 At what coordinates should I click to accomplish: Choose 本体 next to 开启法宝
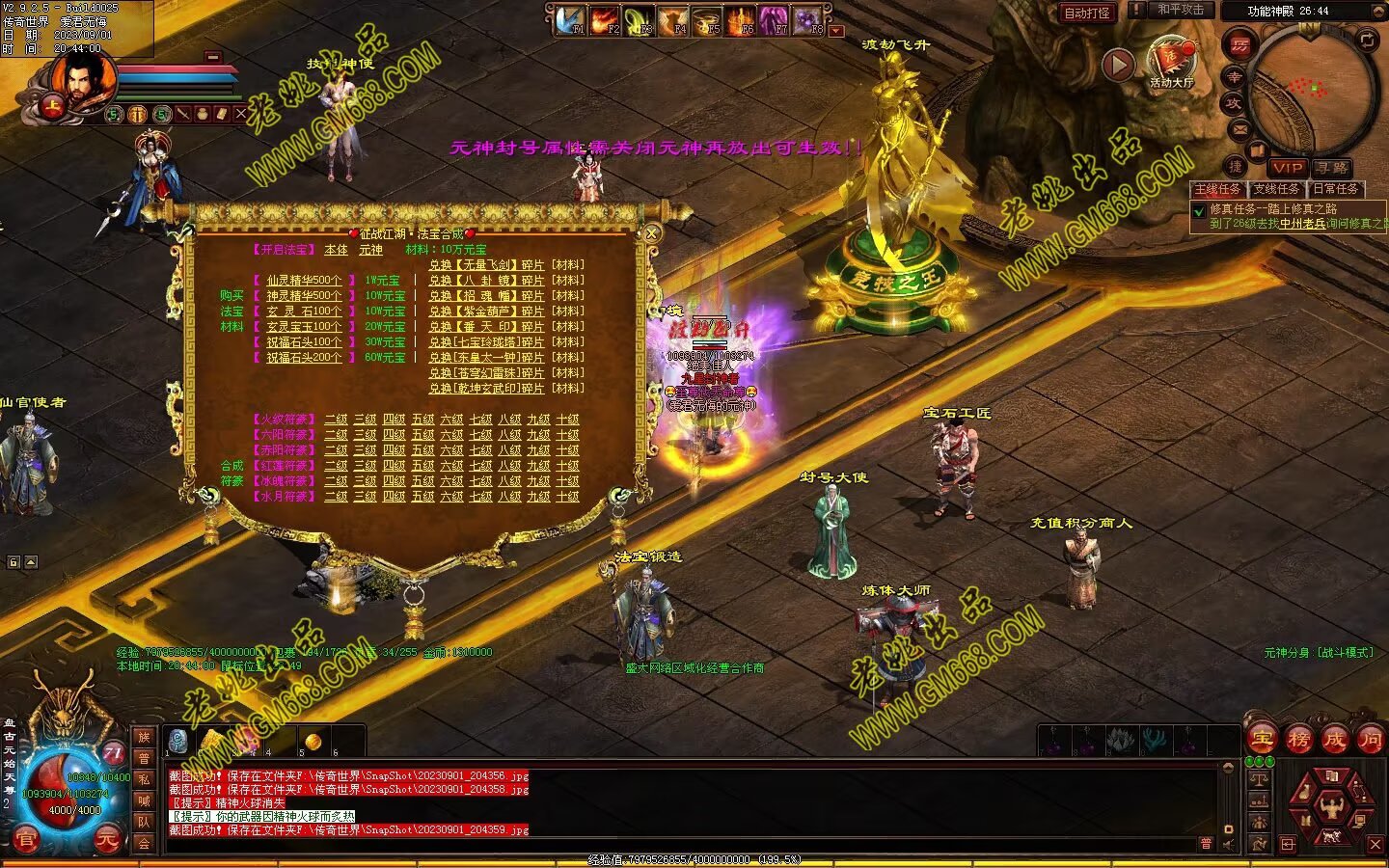(336, 250)
